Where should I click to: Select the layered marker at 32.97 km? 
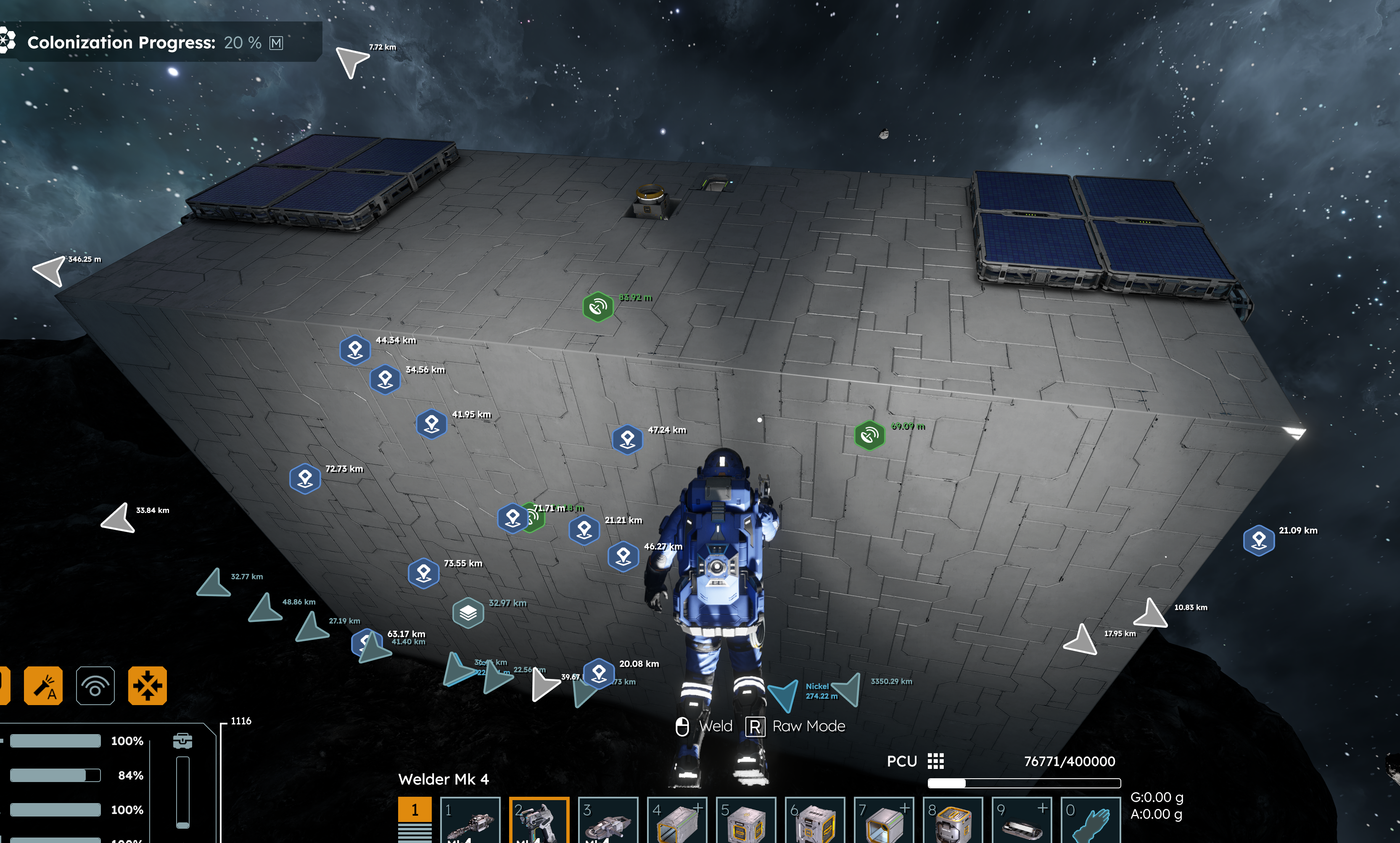(x=468, y=613)
